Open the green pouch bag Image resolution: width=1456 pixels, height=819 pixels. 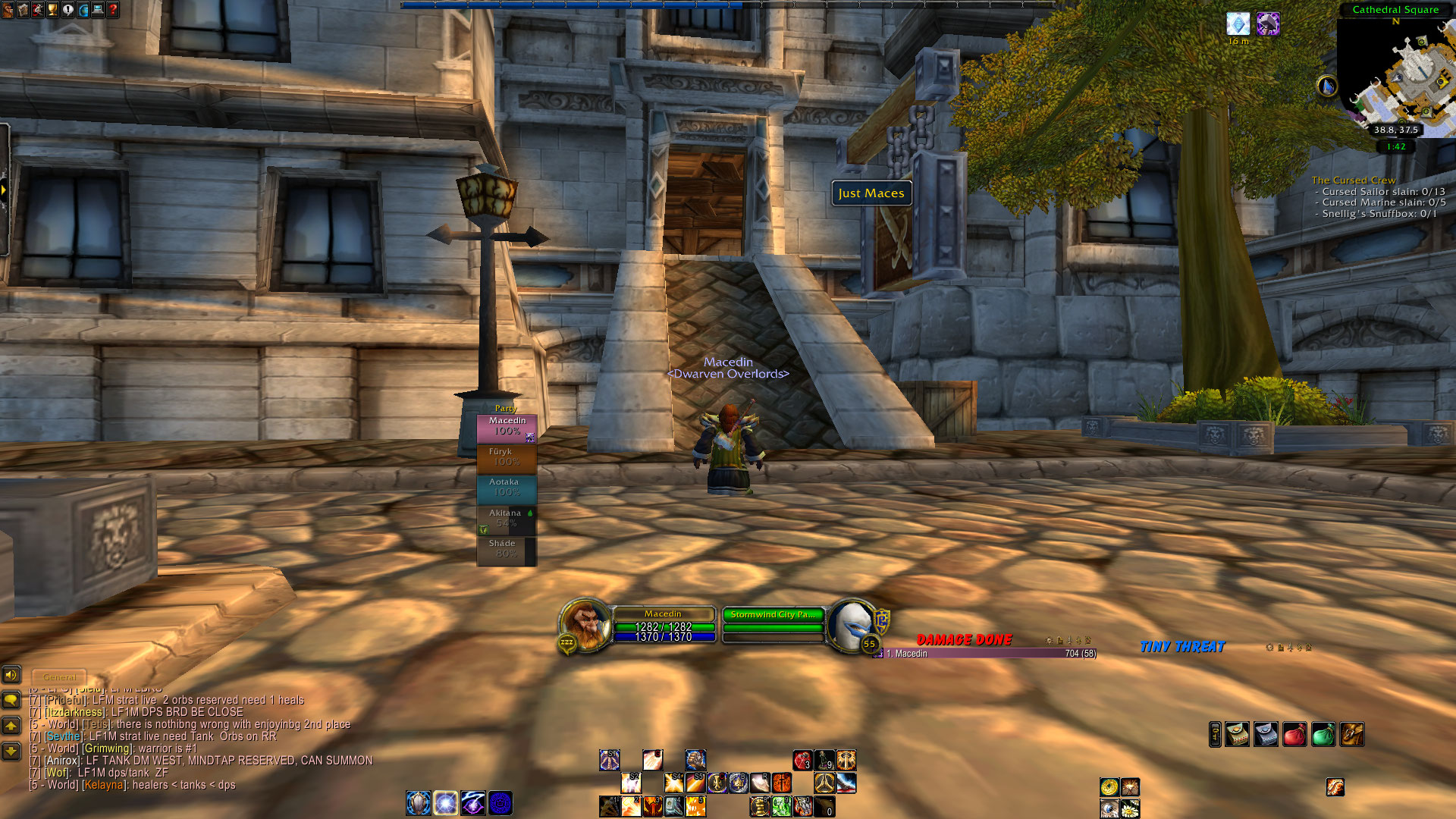coord(1323,734)
